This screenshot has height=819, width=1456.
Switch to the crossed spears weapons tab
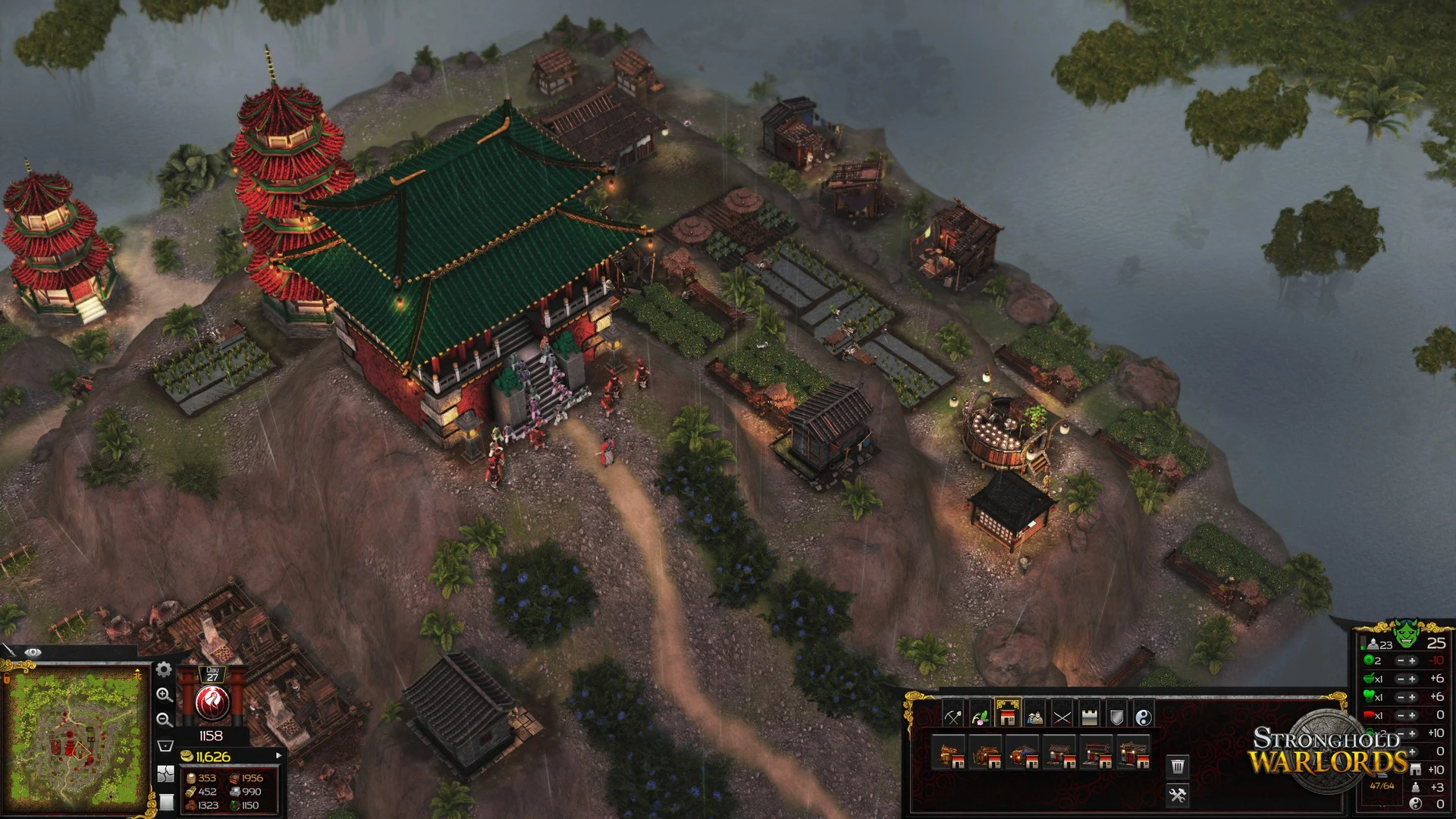point(1062,716)
